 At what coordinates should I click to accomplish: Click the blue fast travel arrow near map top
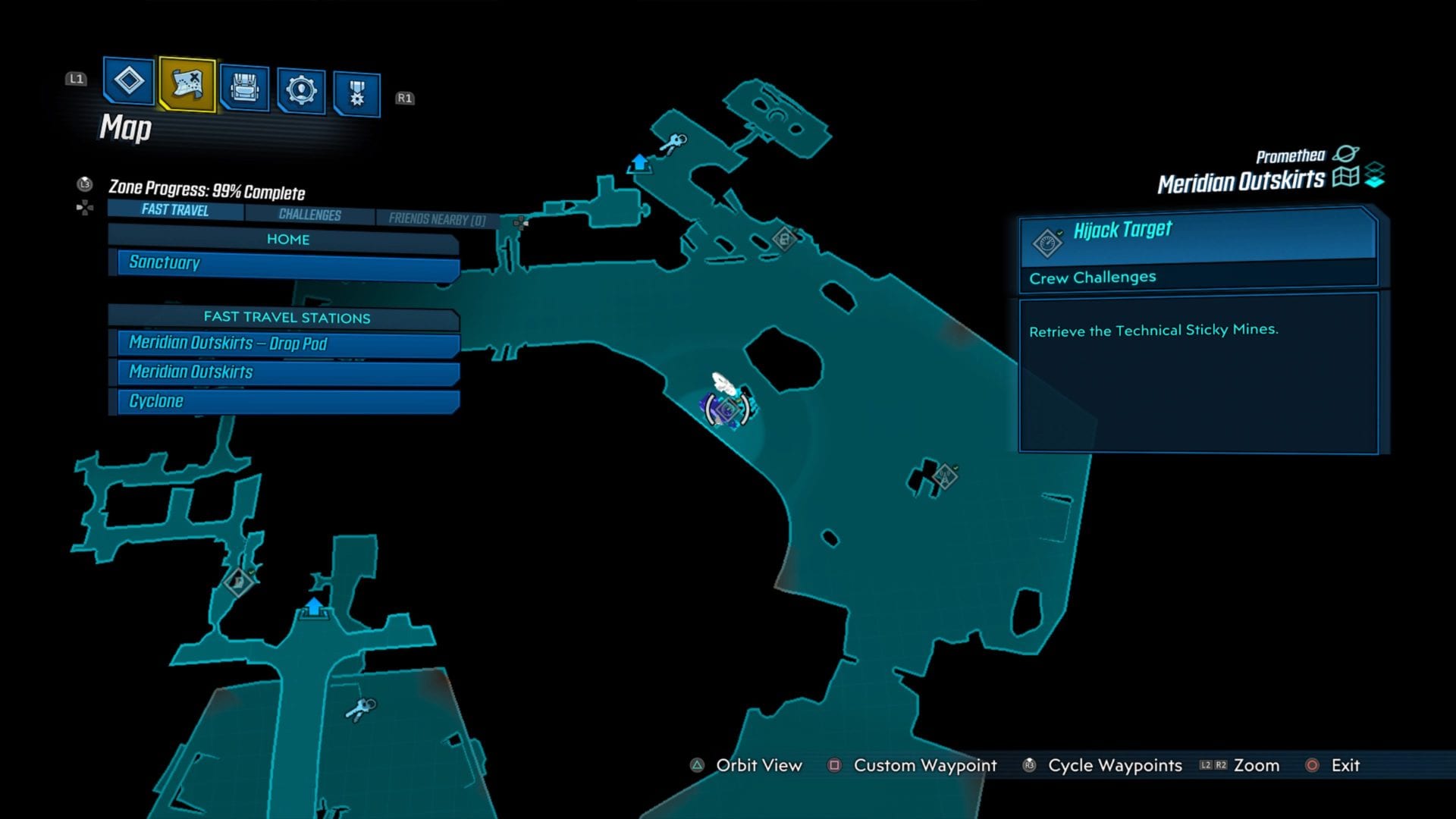point(639,162)
